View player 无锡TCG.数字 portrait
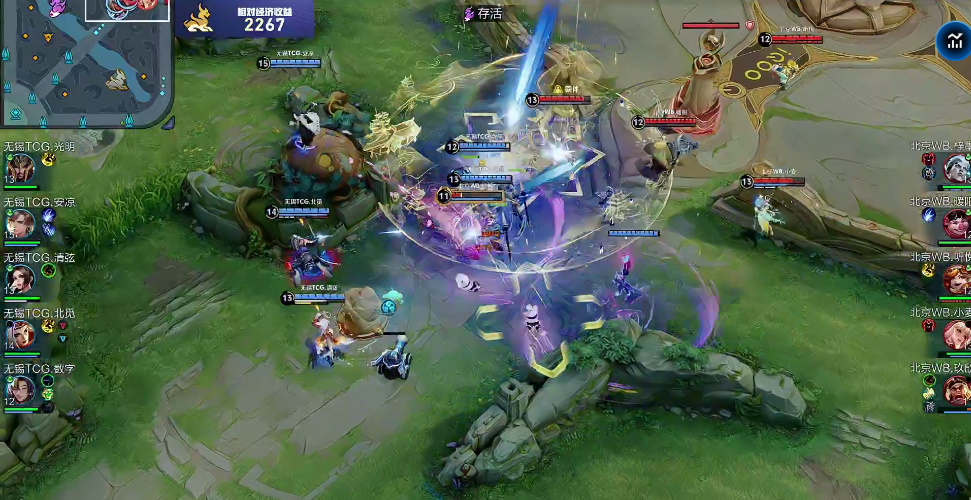Image resolution: width=971 pixels, height=500 pixels. tap(19, 389)
